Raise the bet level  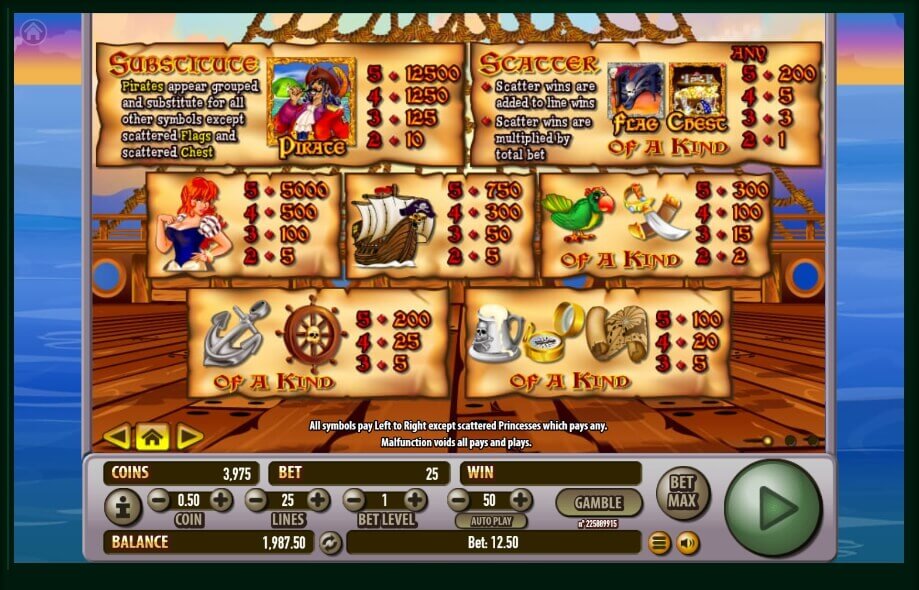pos(415,500)
